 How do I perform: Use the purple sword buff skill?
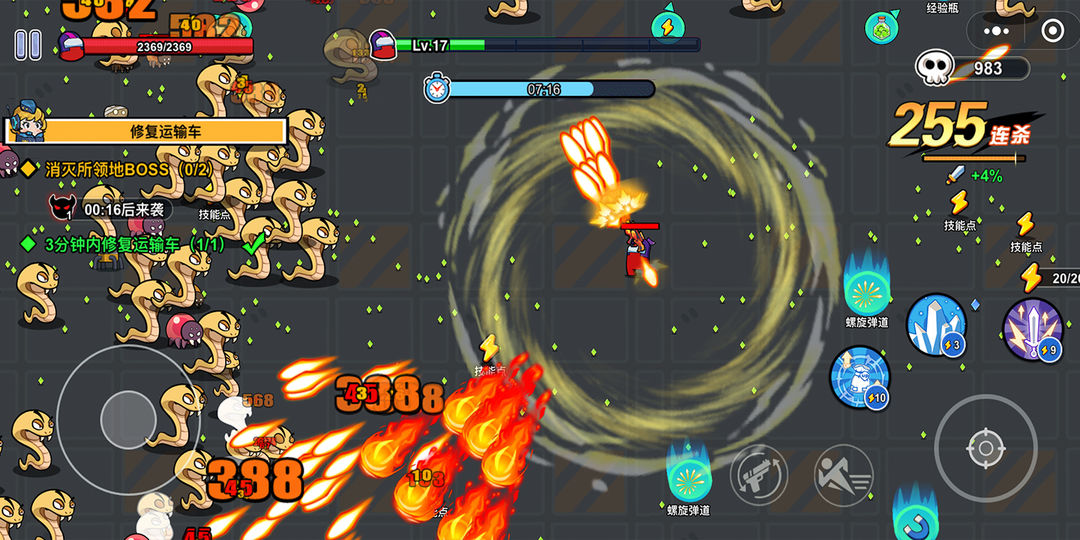click(x=1032, y=329)
